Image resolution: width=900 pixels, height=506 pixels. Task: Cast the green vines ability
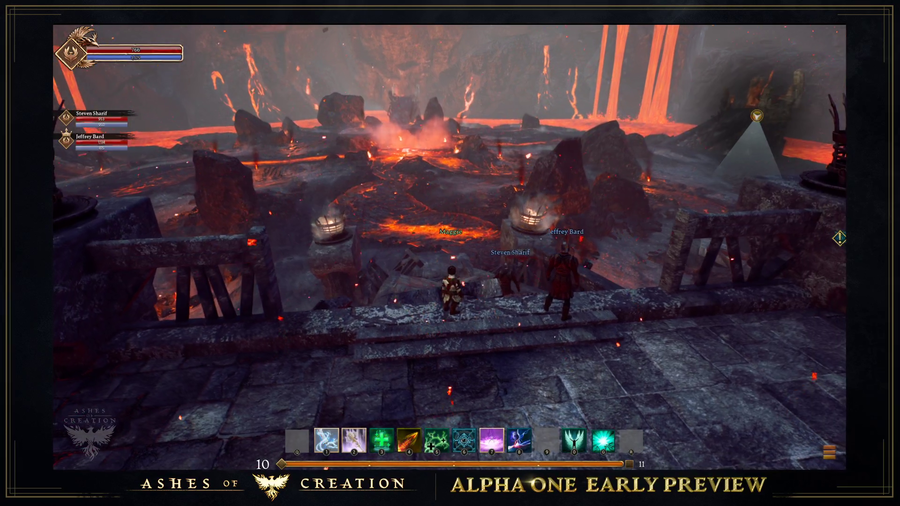436,440
